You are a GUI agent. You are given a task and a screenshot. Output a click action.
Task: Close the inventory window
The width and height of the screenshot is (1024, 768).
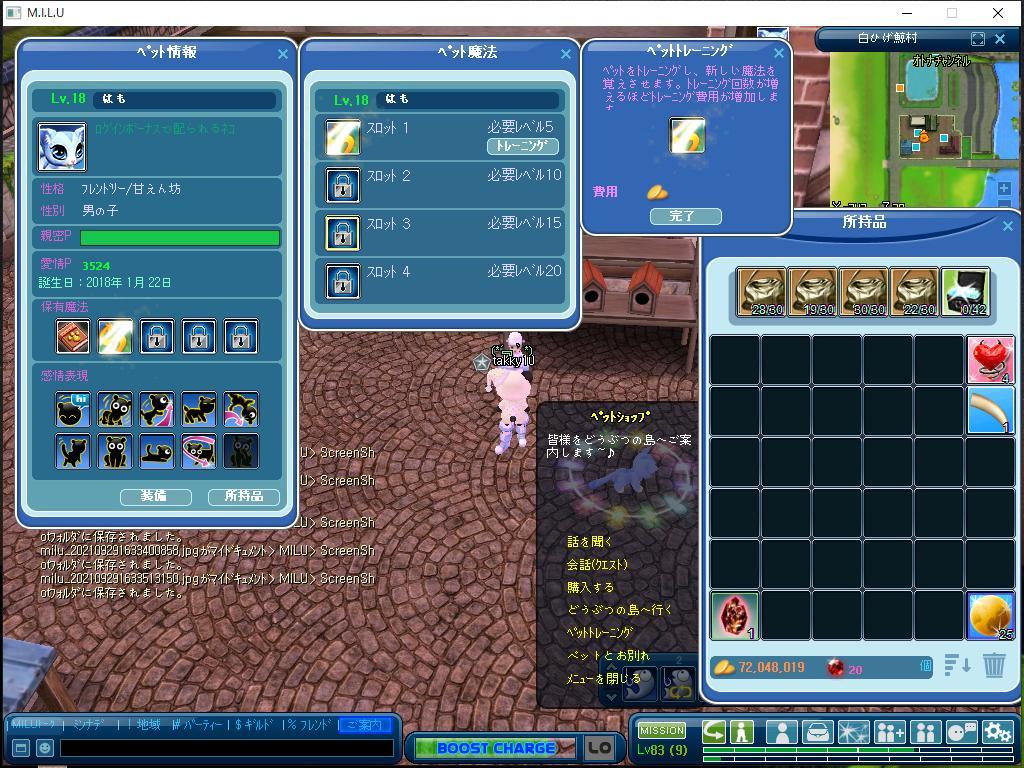click(x=1007, y=226)
